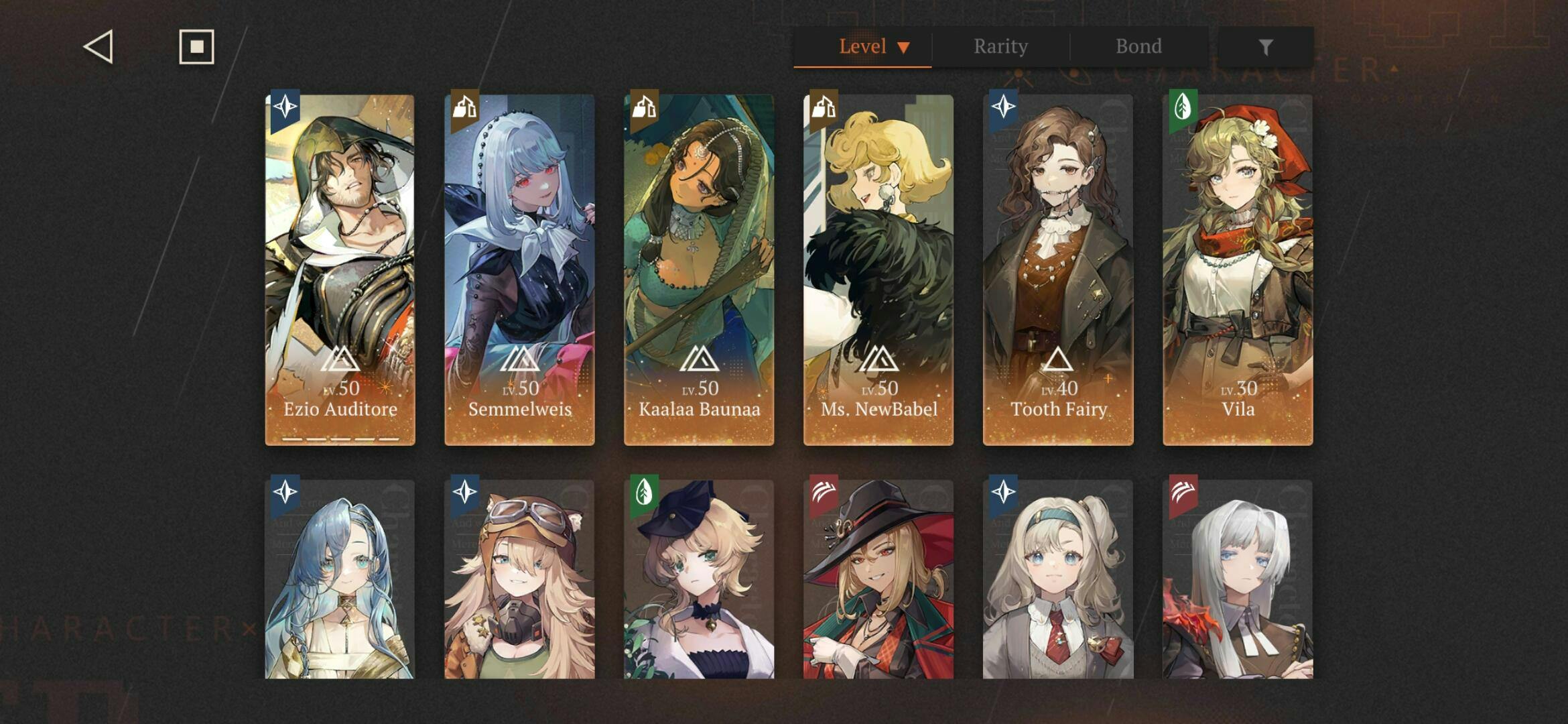The image size is (1568, 724).
Task: Choose the goggles and gas mask character
Action: pos(519,580)
